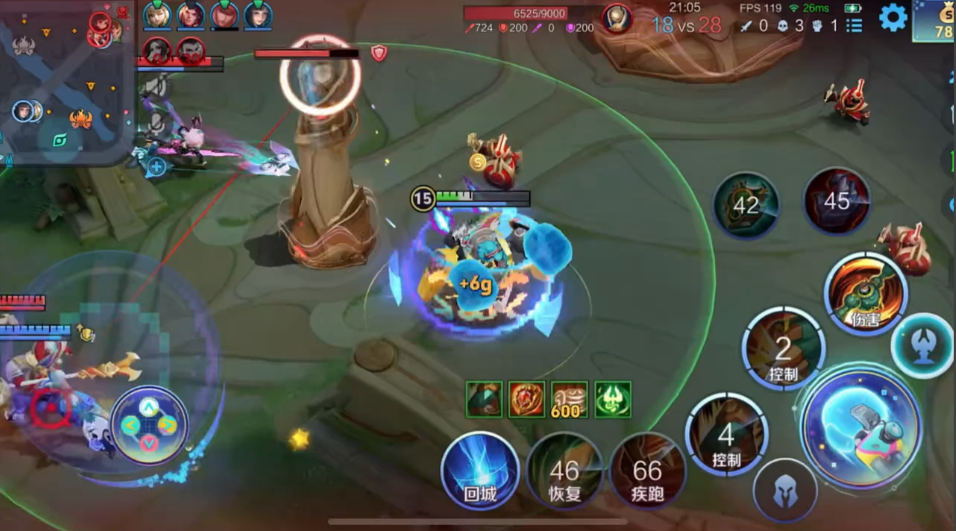Viewport: 956px width, 531px height.
Task: Select the blonde teammate portrait
Action: pyautogui.click(x=157, y=15)
